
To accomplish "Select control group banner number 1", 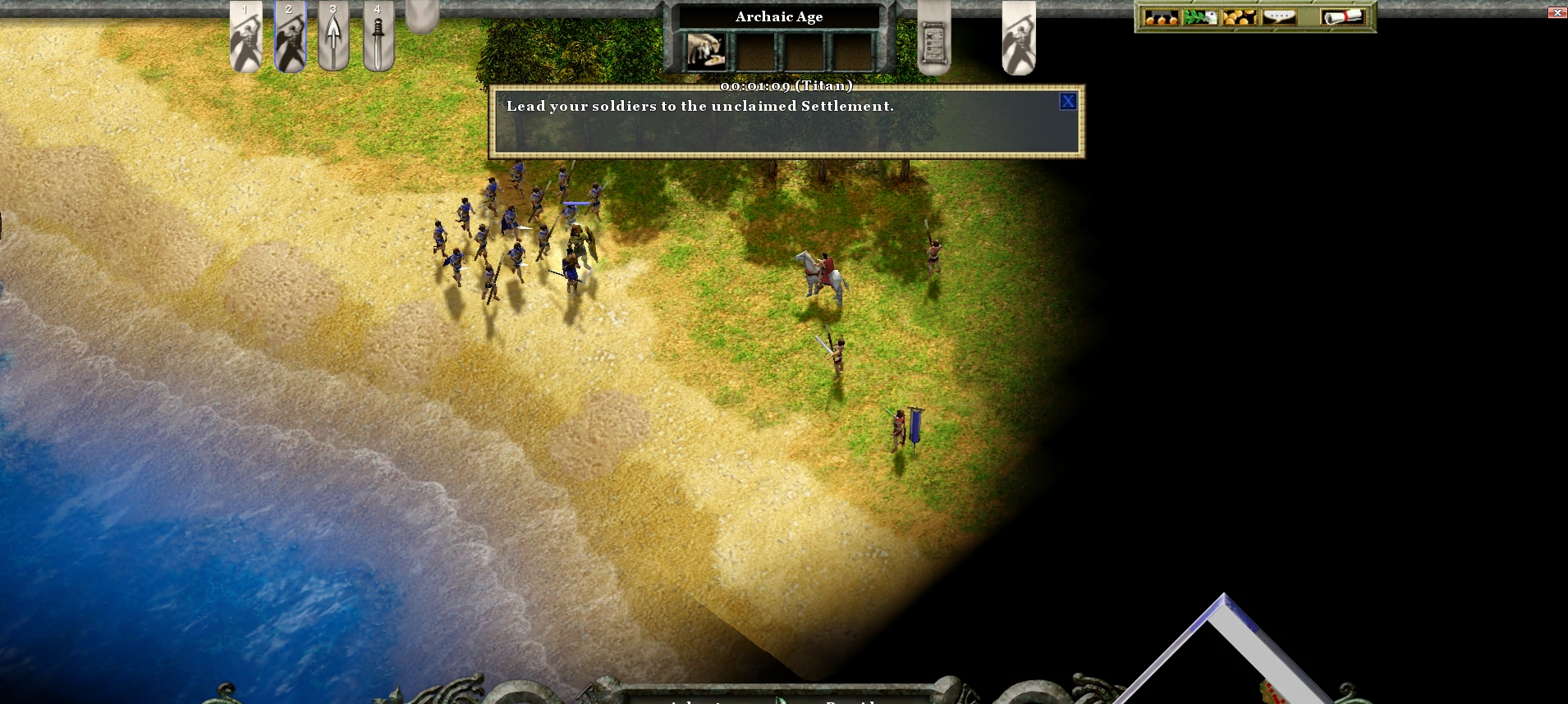I will pos(245,36).
